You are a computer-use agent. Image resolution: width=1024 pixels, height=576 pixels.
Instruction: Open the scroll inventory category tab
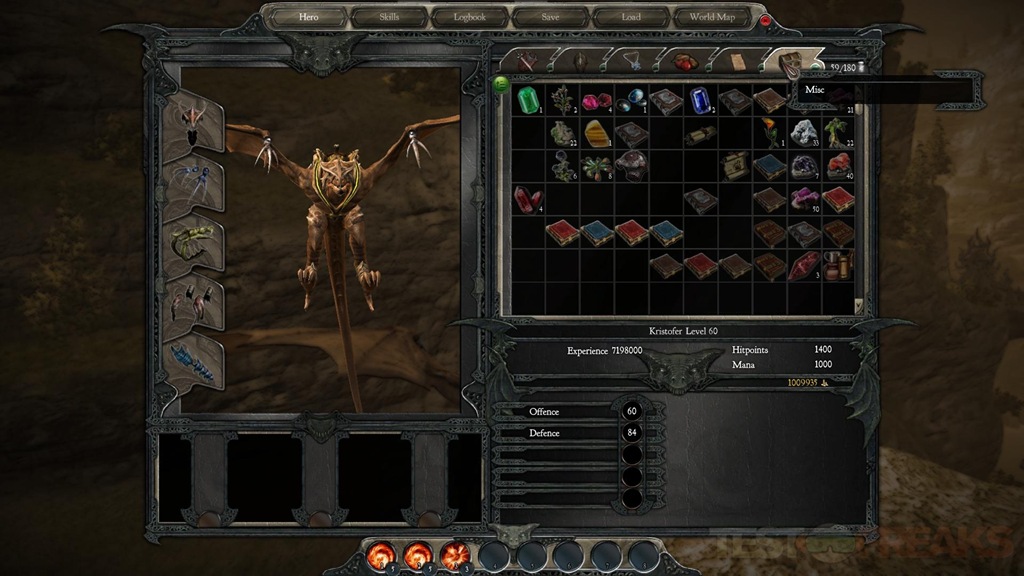click(737, 61)
